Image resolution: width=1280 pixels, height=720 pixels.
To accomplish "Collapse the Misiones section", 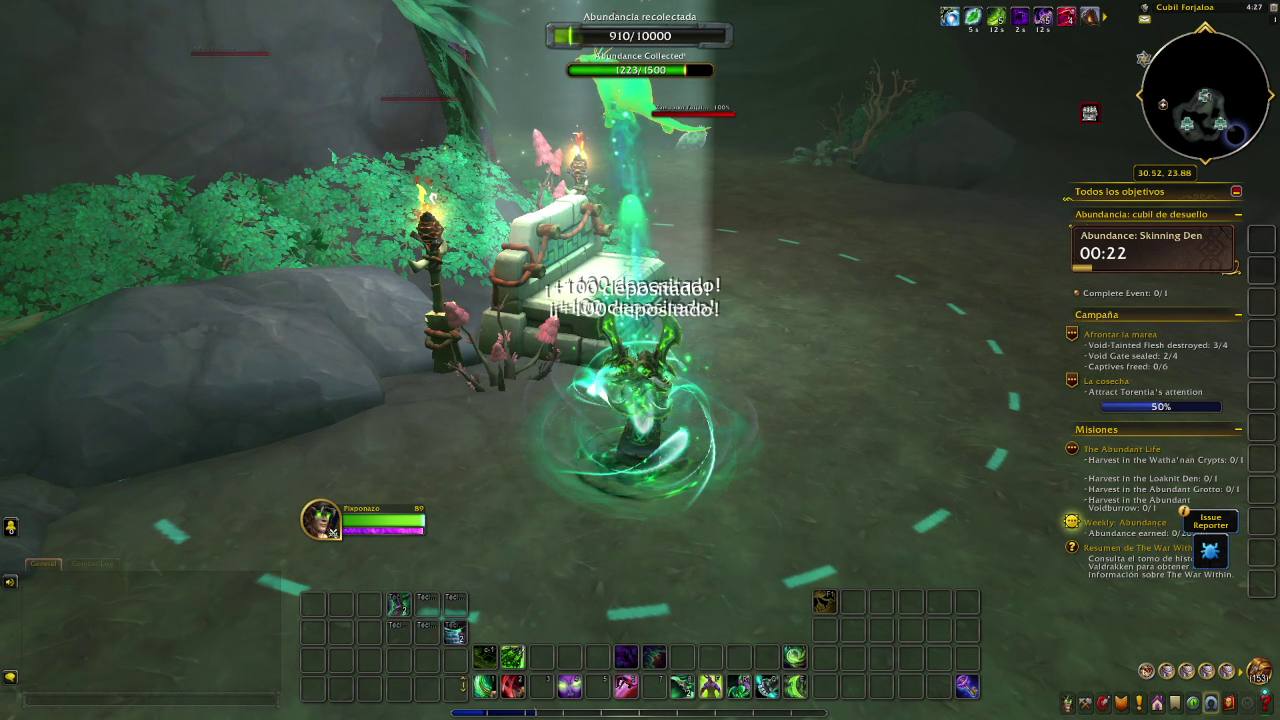I will coord(1238,430).
